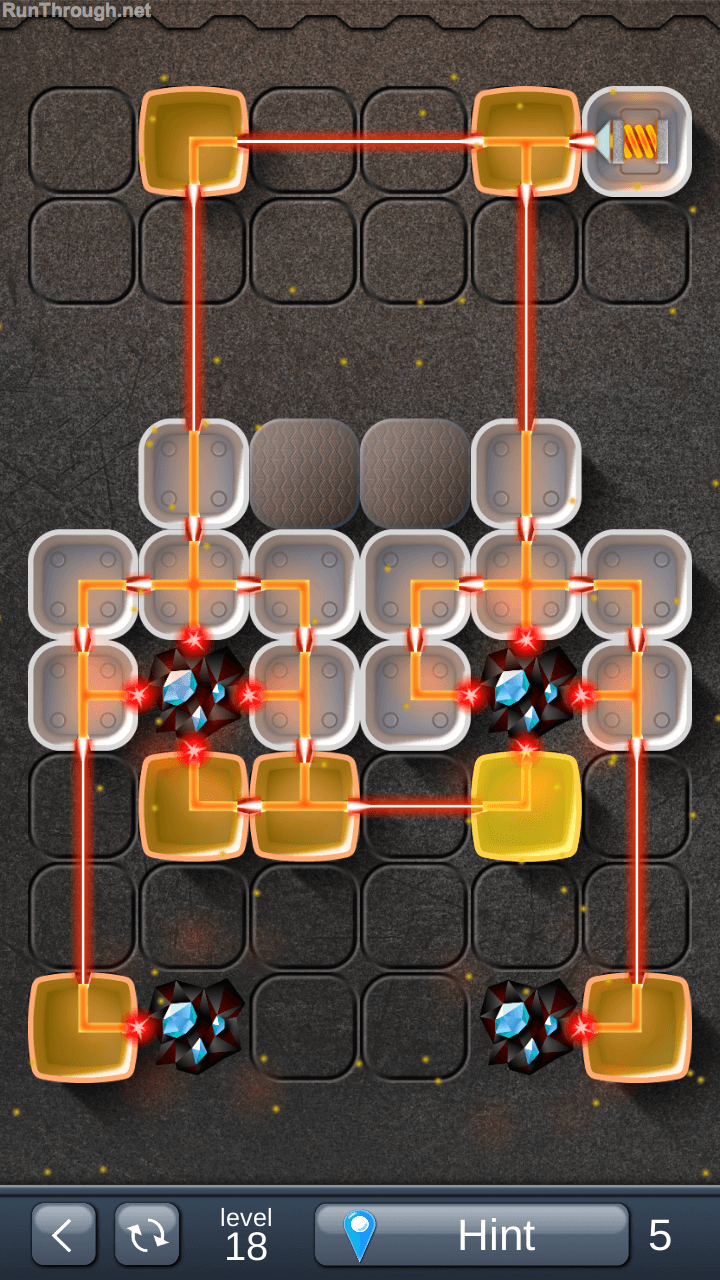
Task: Pick the orange mirror tile adjoining the laser emitter
Action: (525, 141)
